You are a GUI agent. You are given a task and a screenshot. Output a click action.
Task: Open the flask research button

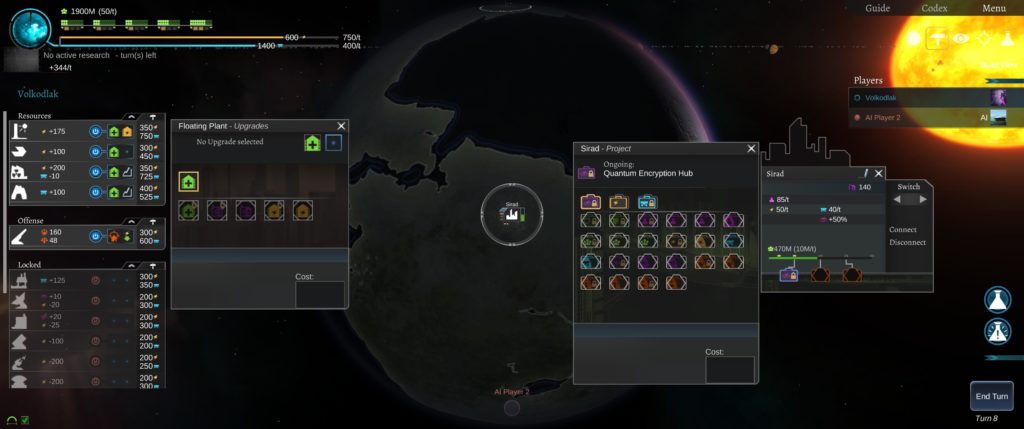coord(995,298)
